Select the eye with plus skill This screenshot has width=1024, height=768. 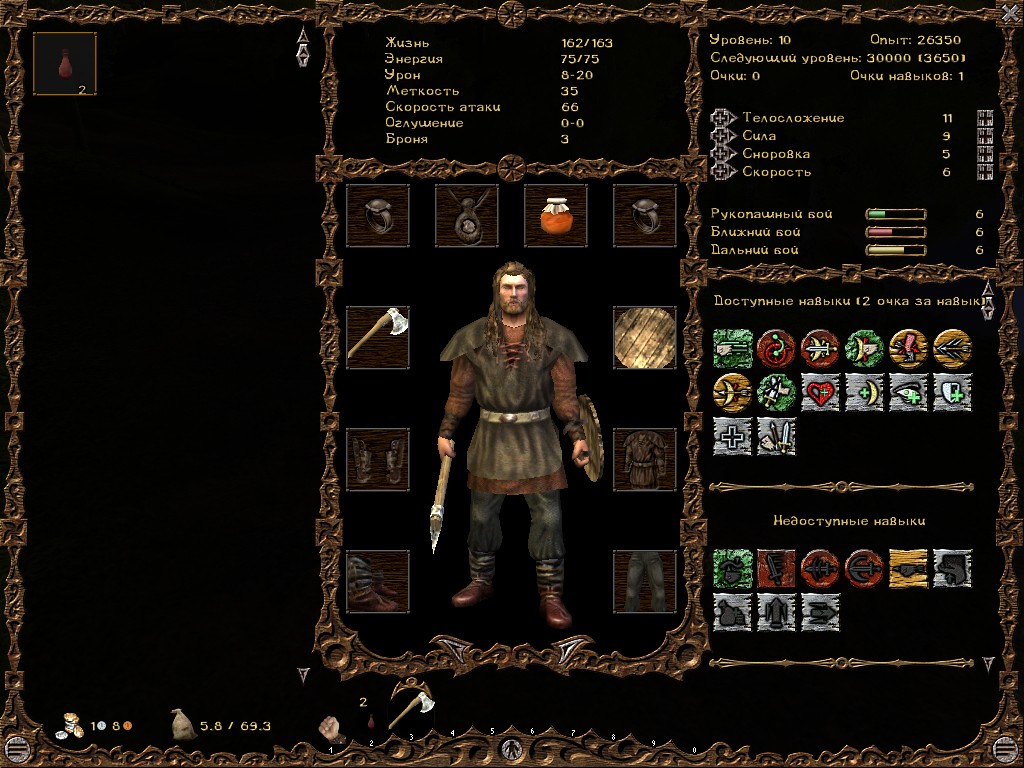pyautogui.click(x=908, y=392)
